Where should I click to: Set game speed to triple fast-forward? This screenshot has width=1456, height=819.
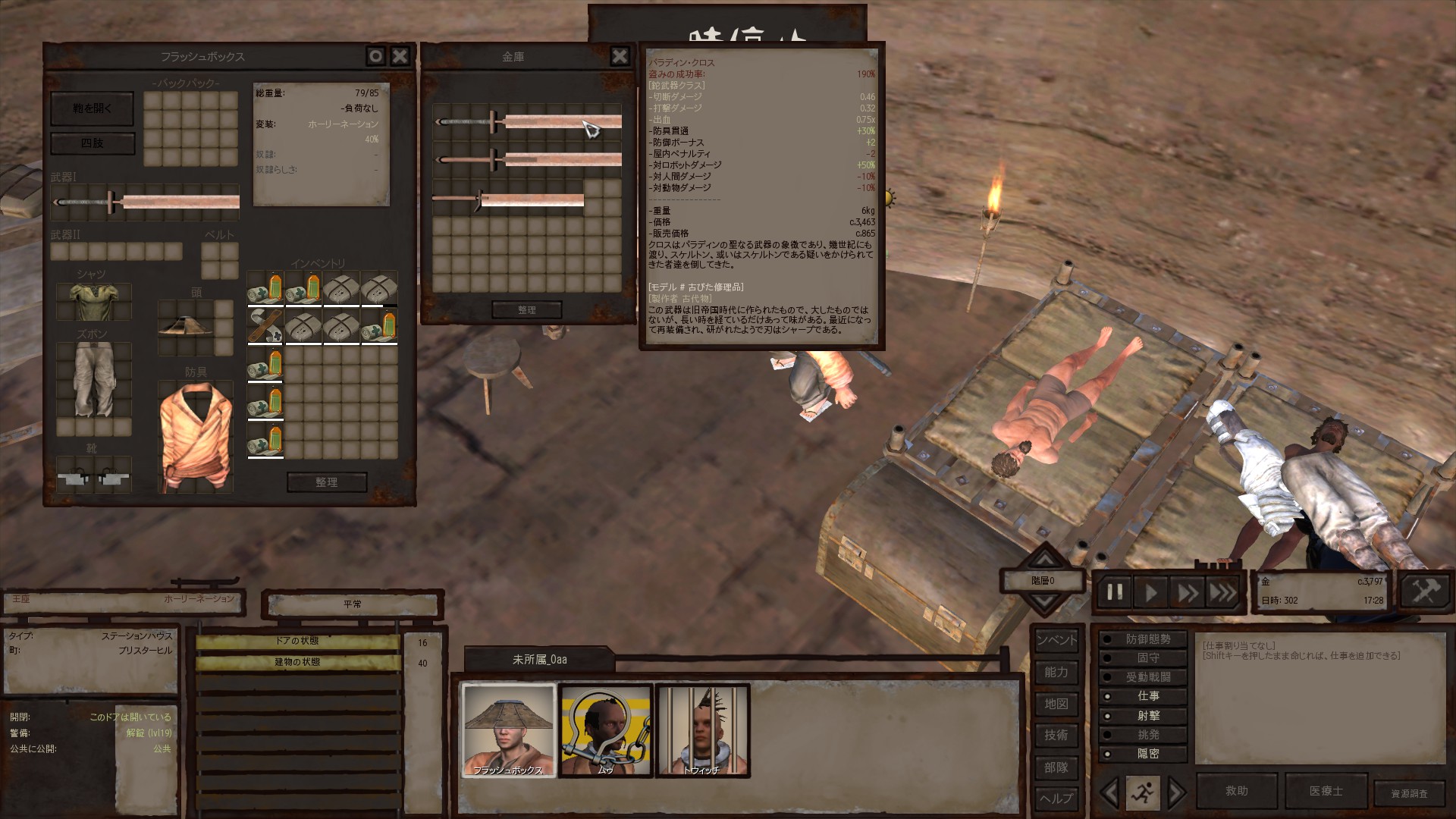point(1222,592)
